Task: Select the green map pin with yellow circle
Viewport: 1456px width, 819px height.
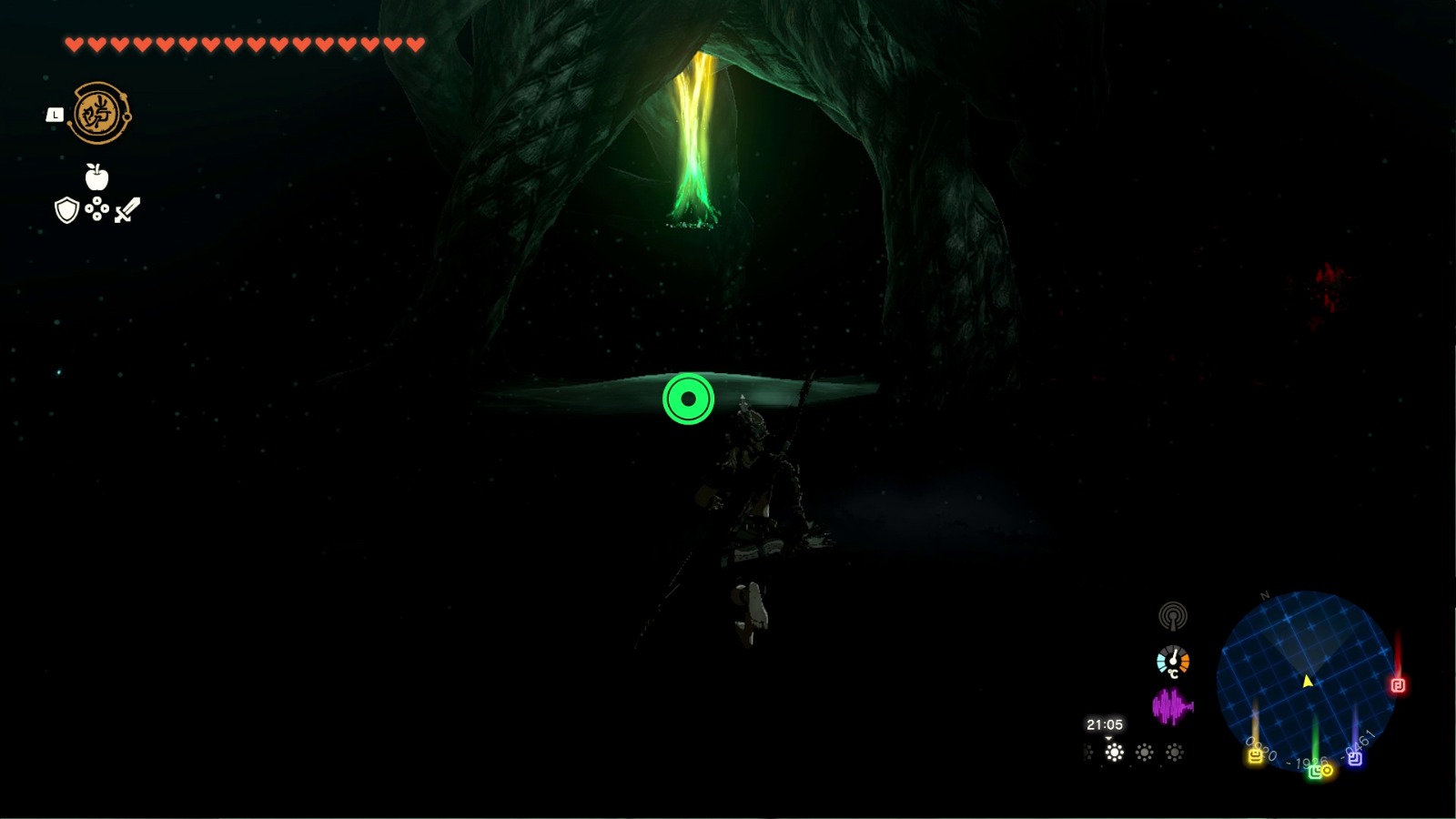Action: 1321,771
